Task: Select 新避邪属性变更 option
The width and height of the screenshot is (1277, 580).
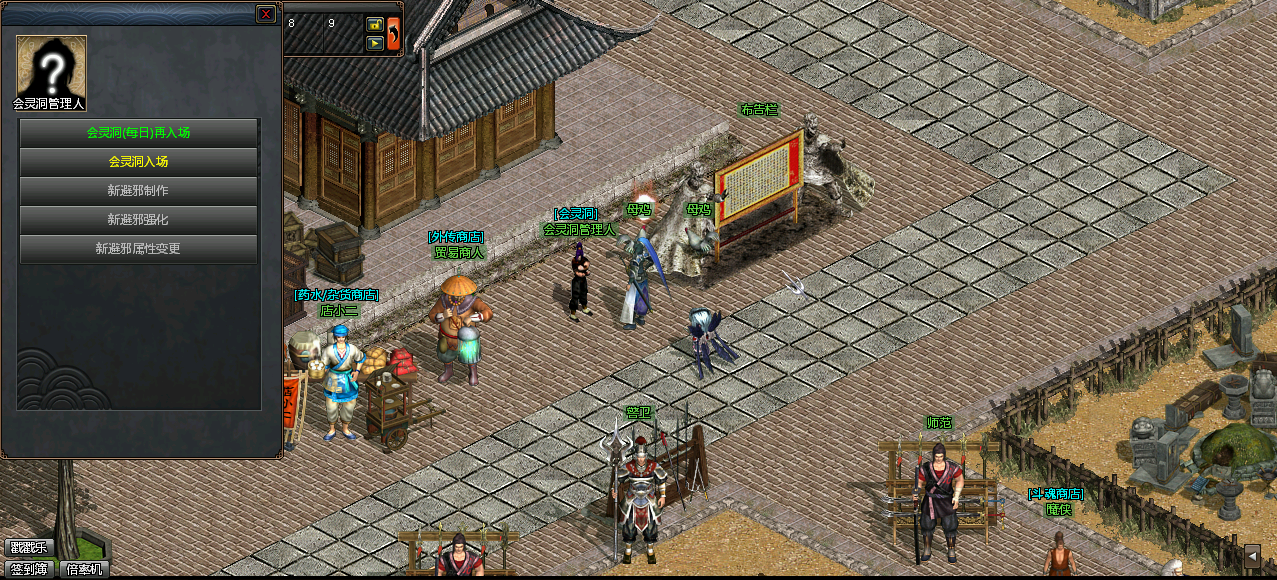Action: pyautogui.click(x=139, y=248)
